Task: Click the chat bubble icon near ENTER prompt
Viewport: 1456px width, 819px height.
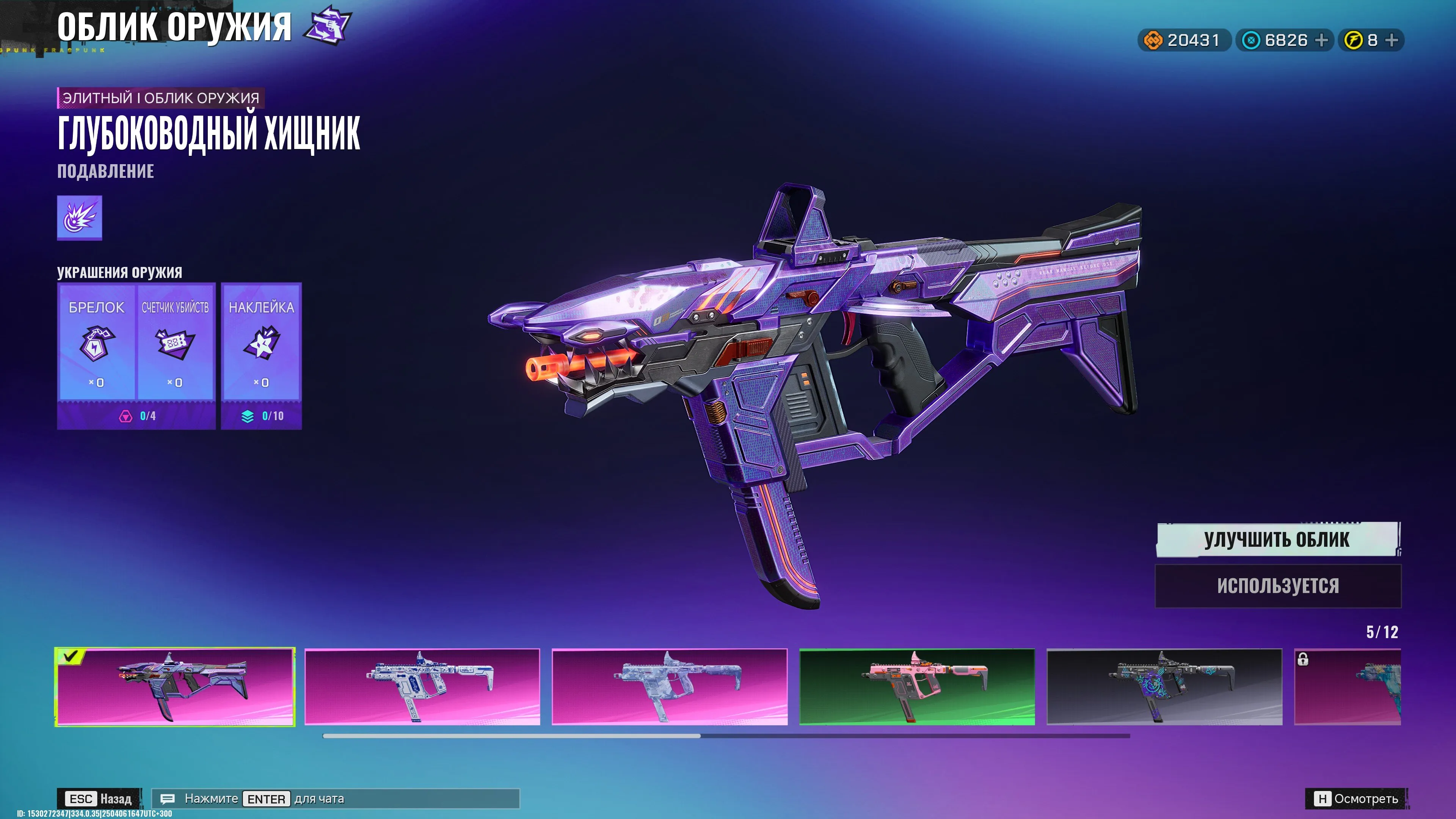Action: click(168, 799)
